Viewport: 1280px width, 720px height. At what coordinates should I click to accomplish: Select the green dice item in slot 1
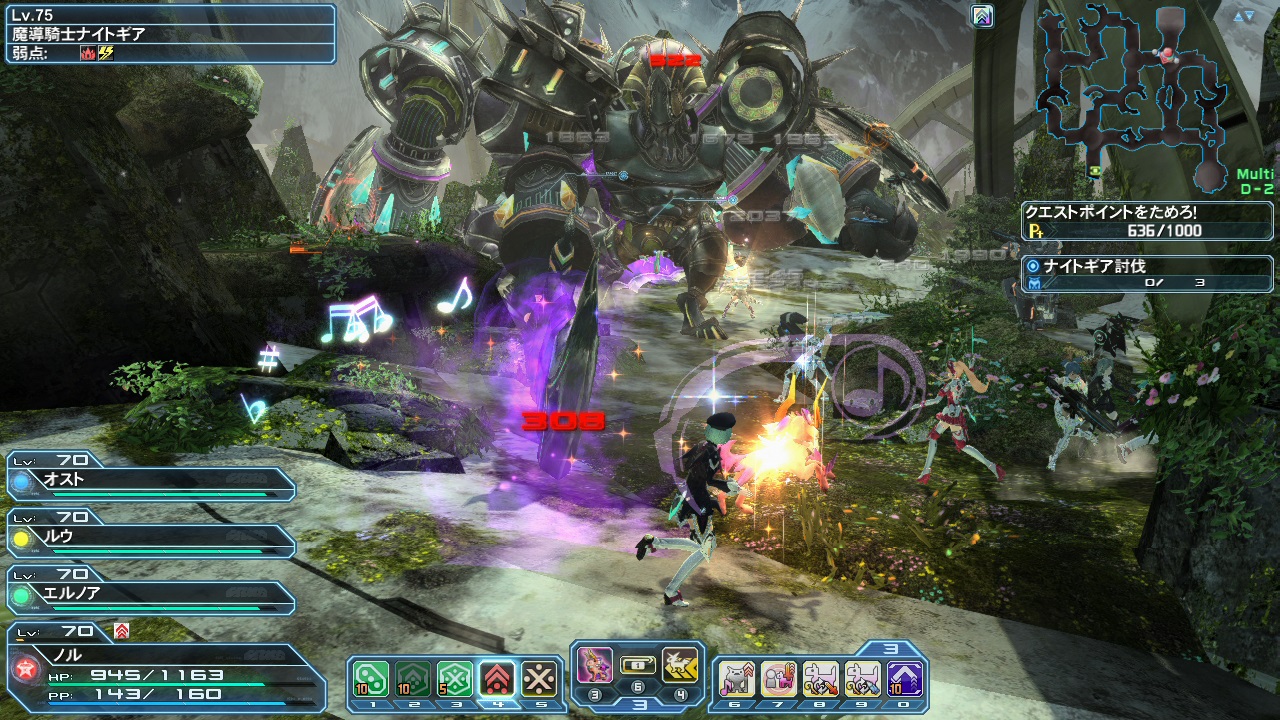coord(370,679)
